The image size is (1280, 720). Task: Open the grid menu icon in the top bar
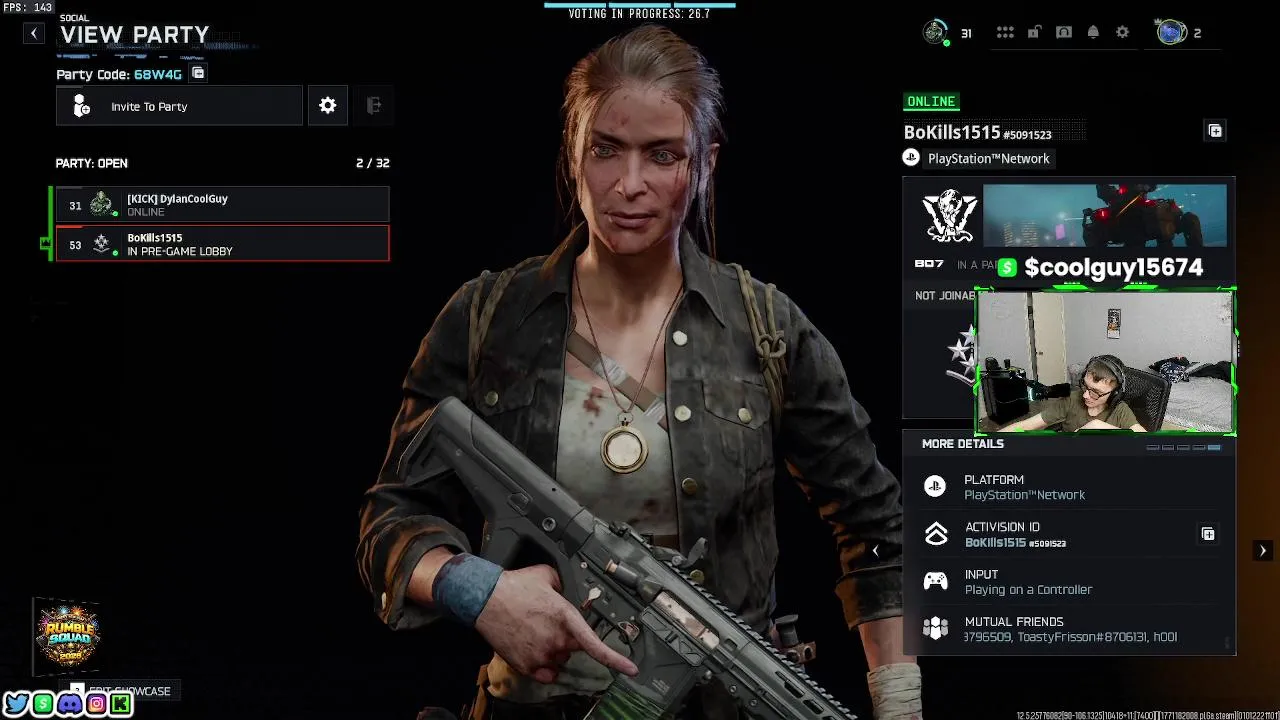[1005, 33]
